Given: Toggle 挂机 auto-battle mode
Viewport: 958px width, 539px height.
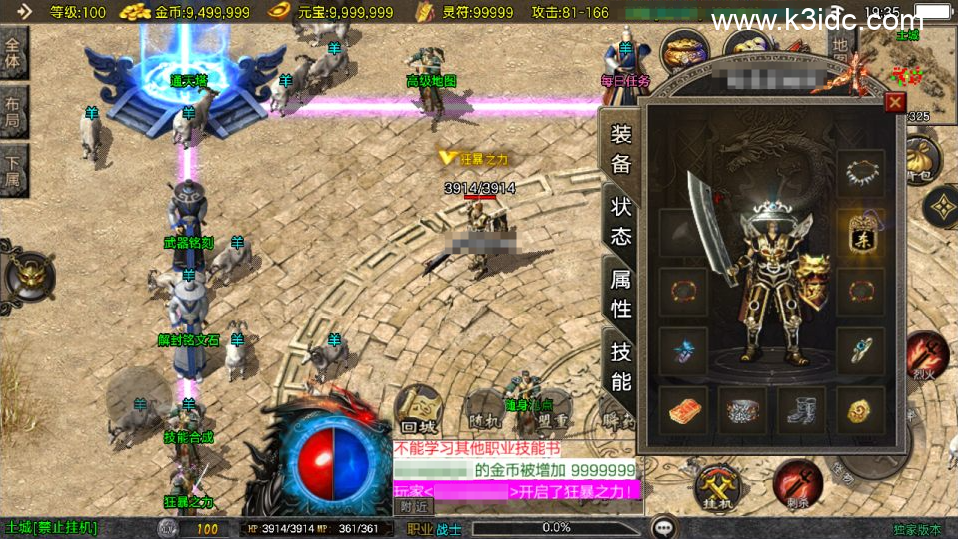Looking at the screenshot, I should point(718,487).
